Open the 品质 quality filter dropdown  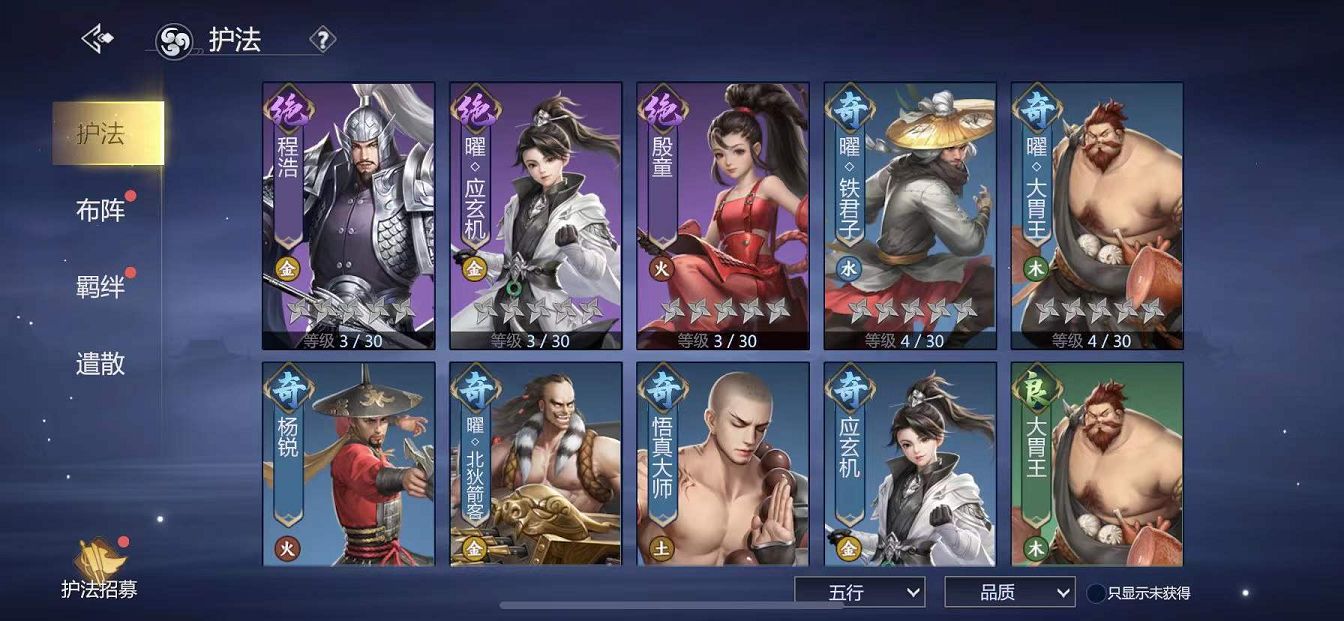pos(1009,592)
